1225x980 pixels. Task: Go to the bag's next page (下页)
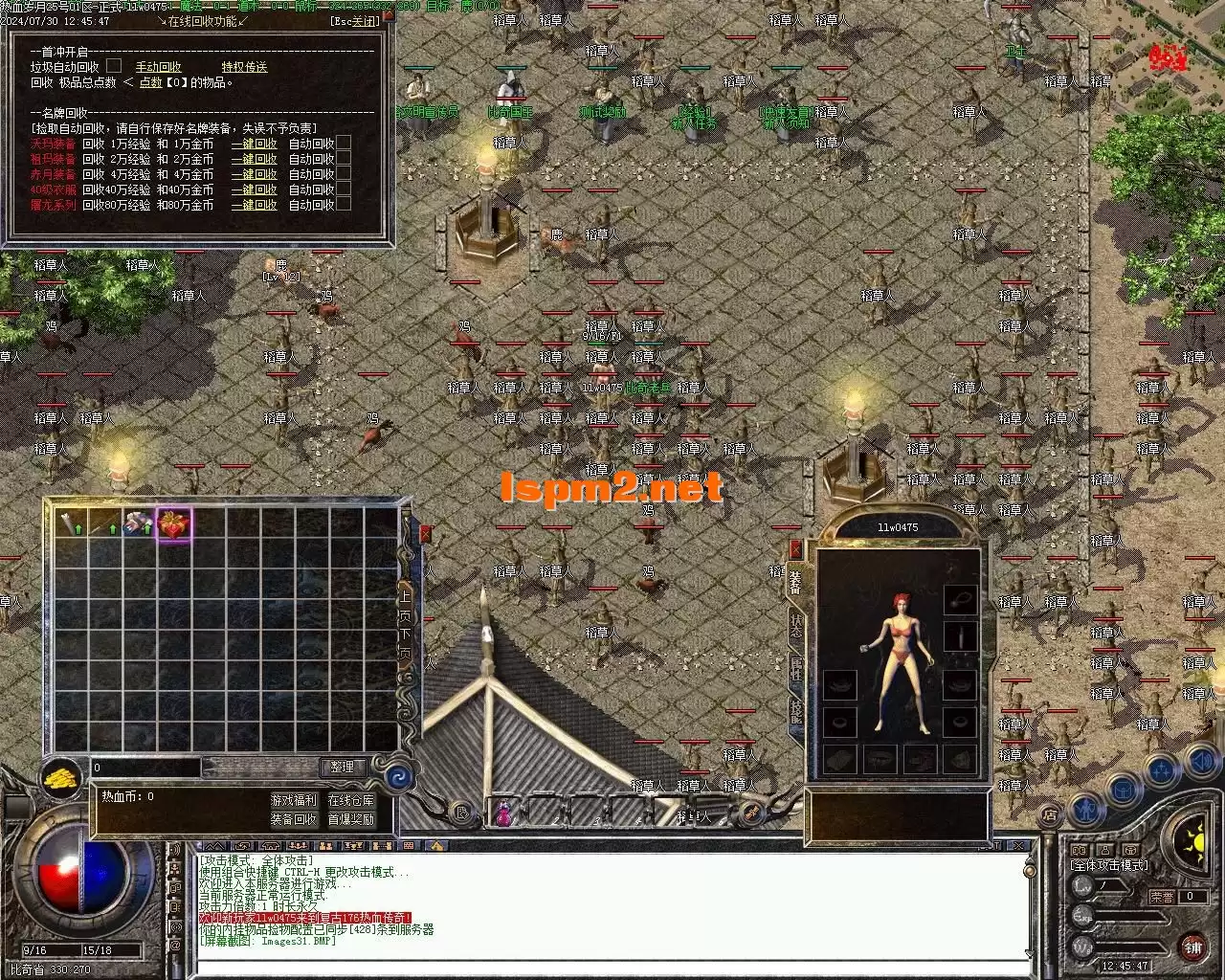405,642
